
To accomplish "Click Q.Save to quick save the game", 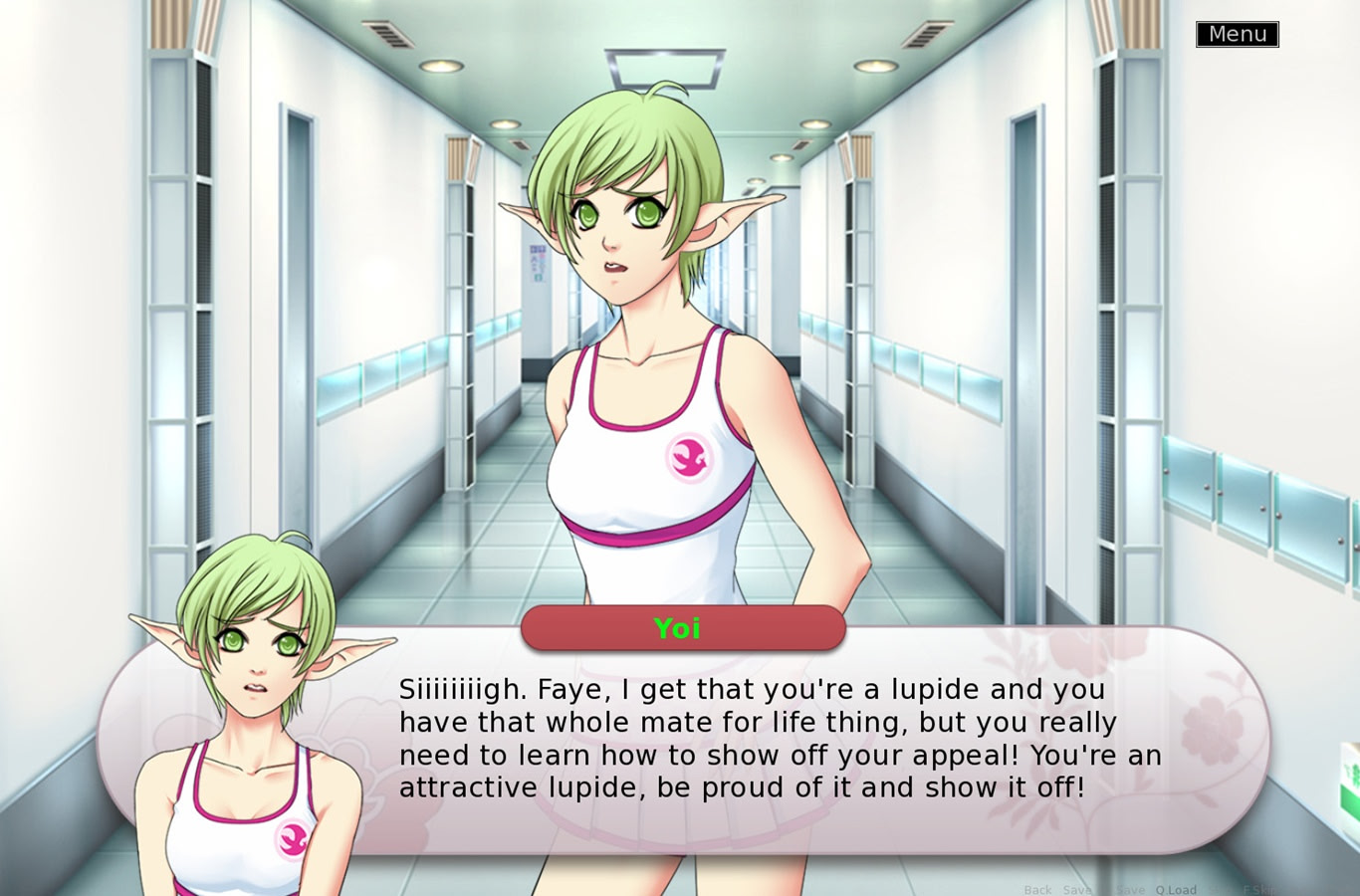I will coord(1130,889).
